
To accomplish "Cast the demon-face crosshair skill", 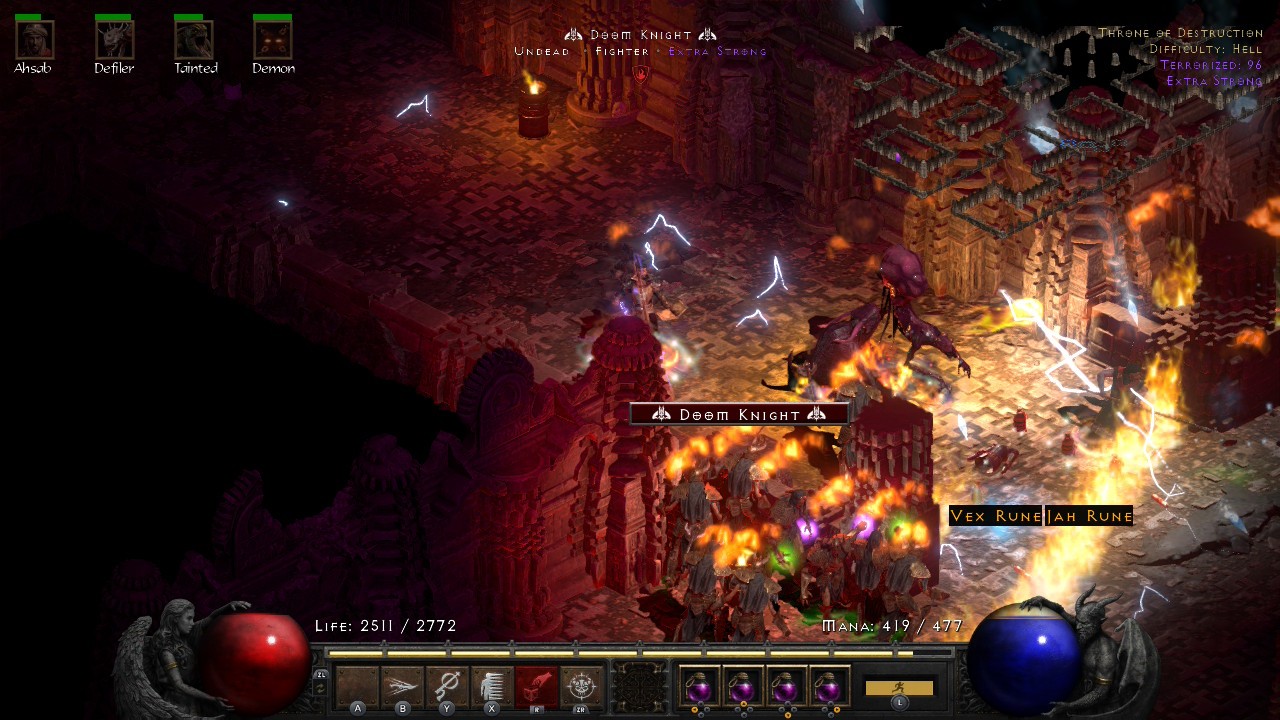I will 581,686.
